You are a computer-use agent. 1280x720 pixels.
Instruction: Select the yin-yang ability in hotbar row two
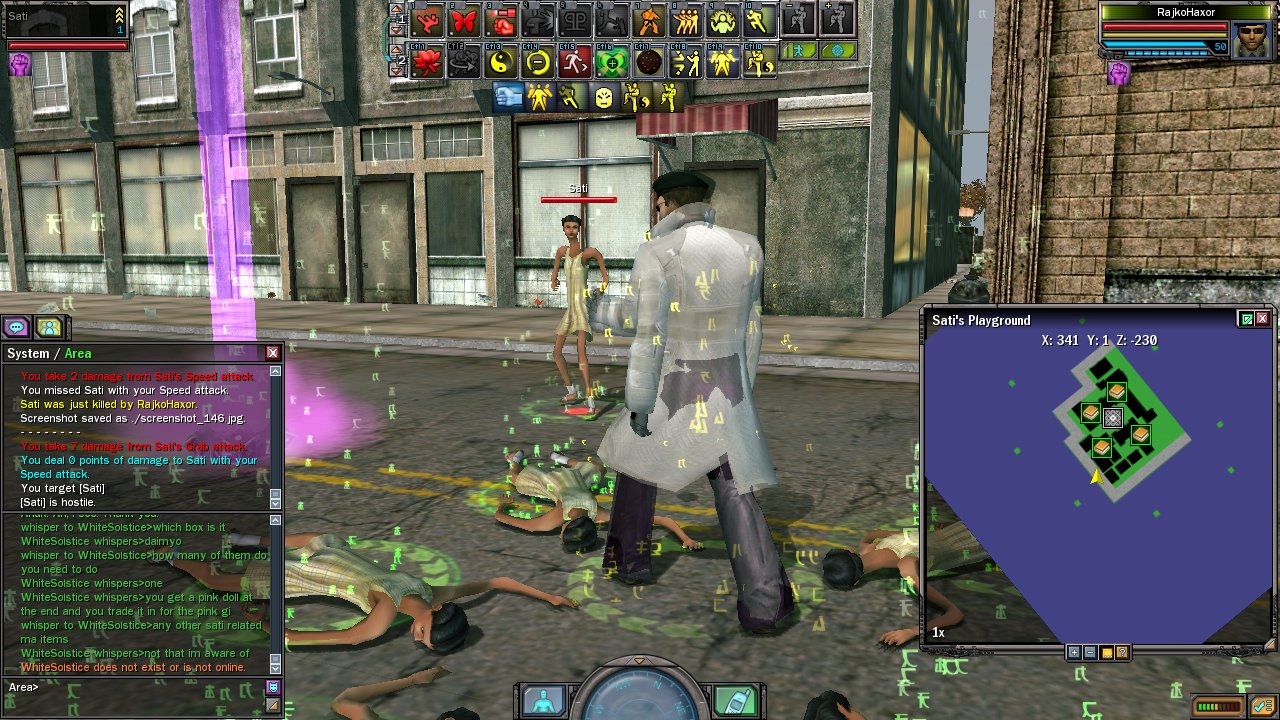tap(501, 62)
